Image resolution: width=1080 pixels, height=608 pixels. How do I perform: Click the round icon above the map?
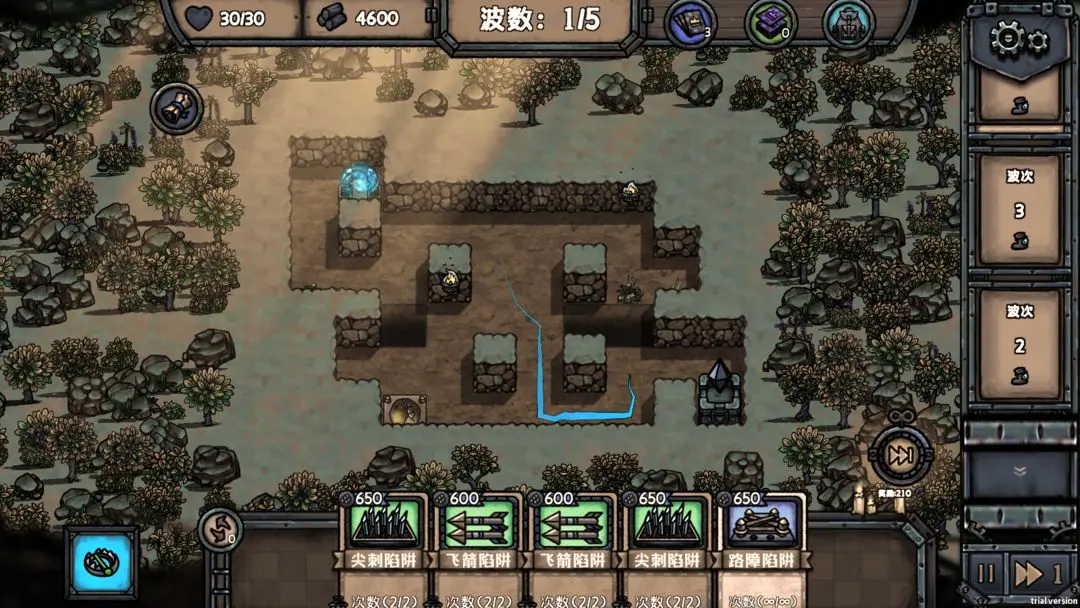coord(176,107)
